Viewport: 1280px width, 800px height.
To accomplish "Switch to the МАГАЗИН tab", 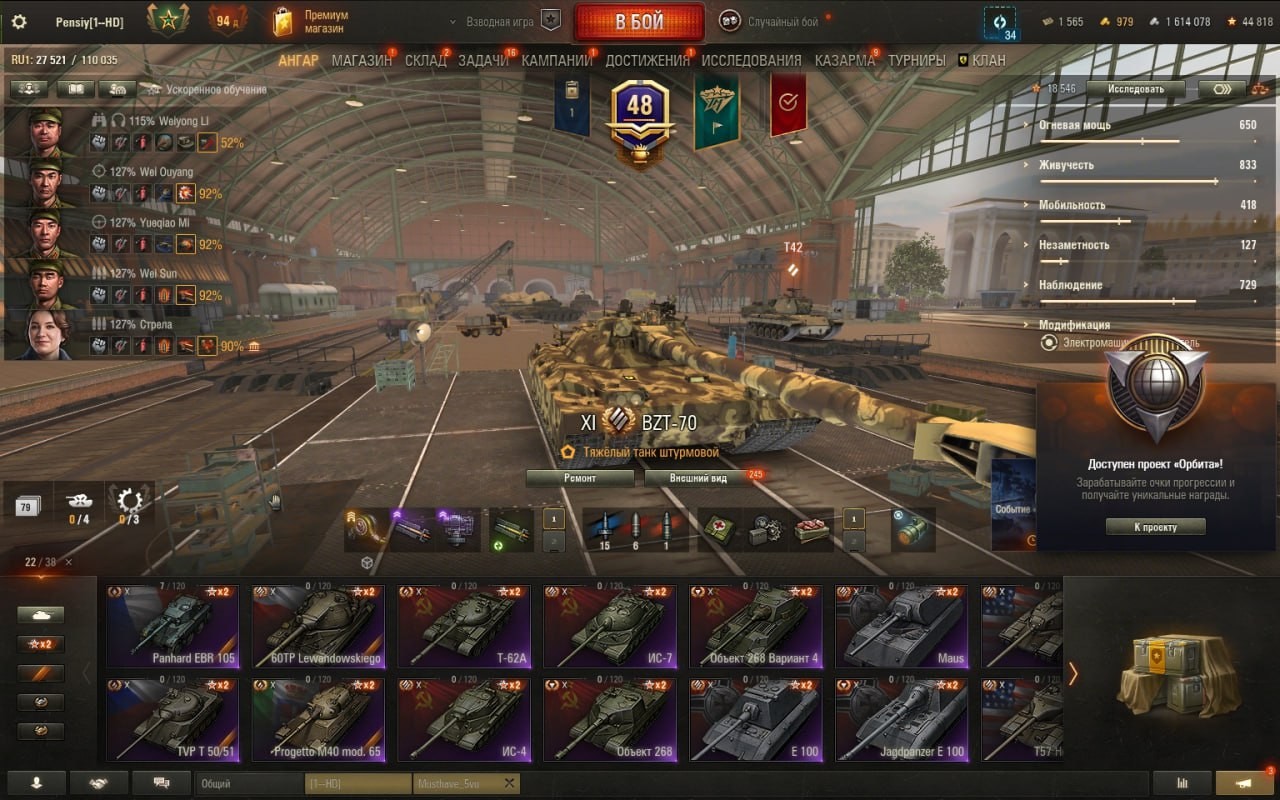I will (361, 60).
